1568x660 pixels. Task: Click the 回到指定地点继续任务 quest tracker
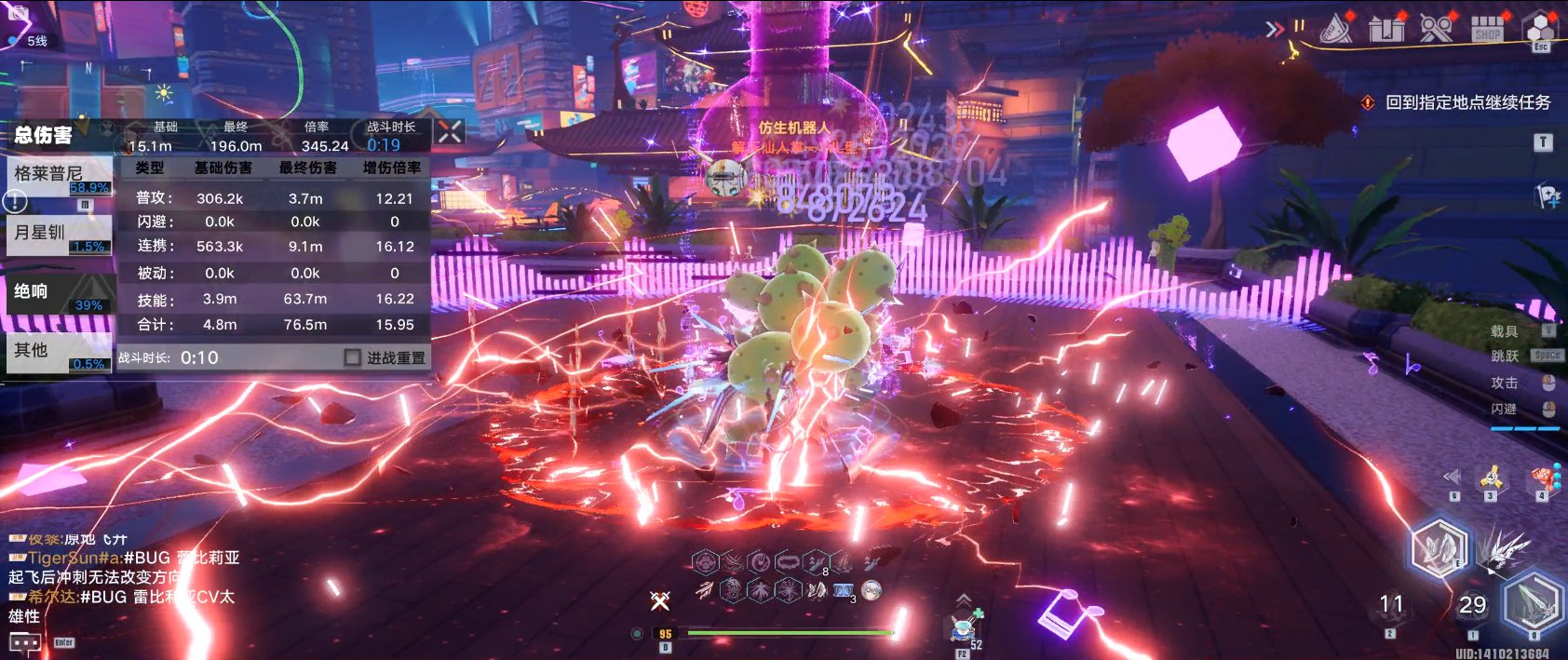point(1467,102)
